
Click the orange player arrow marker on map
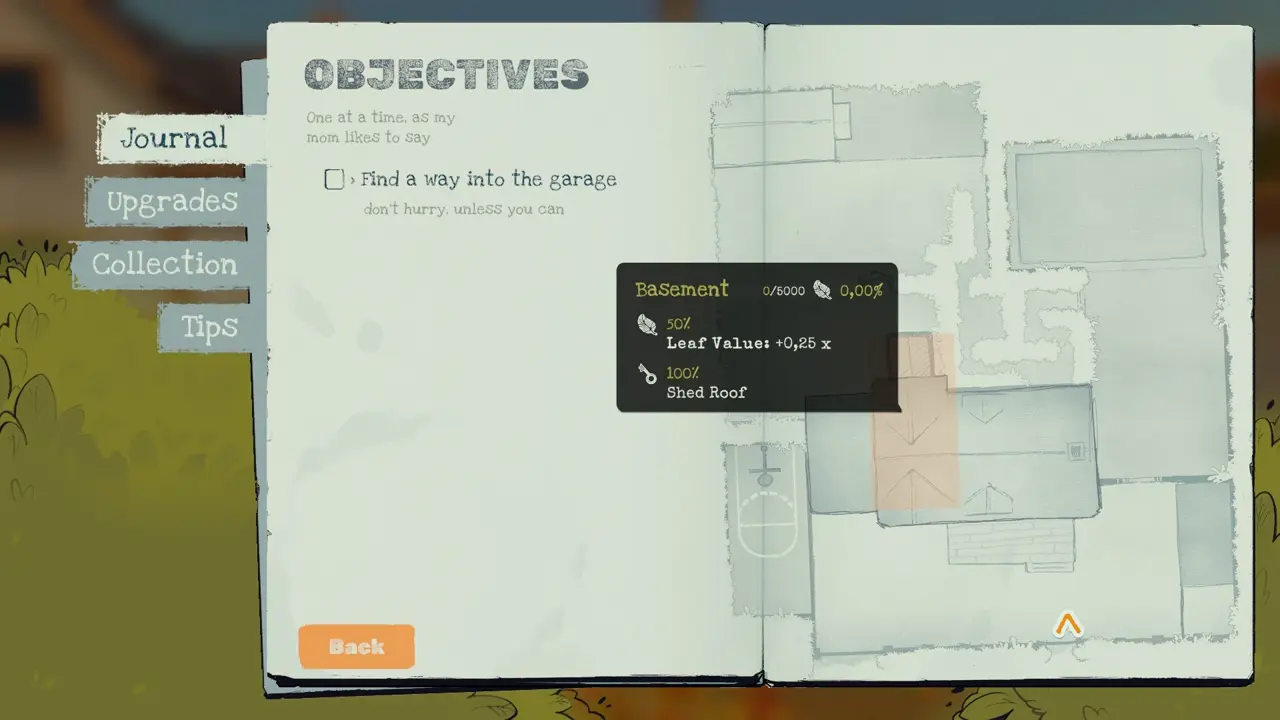tap(1068, 626)
